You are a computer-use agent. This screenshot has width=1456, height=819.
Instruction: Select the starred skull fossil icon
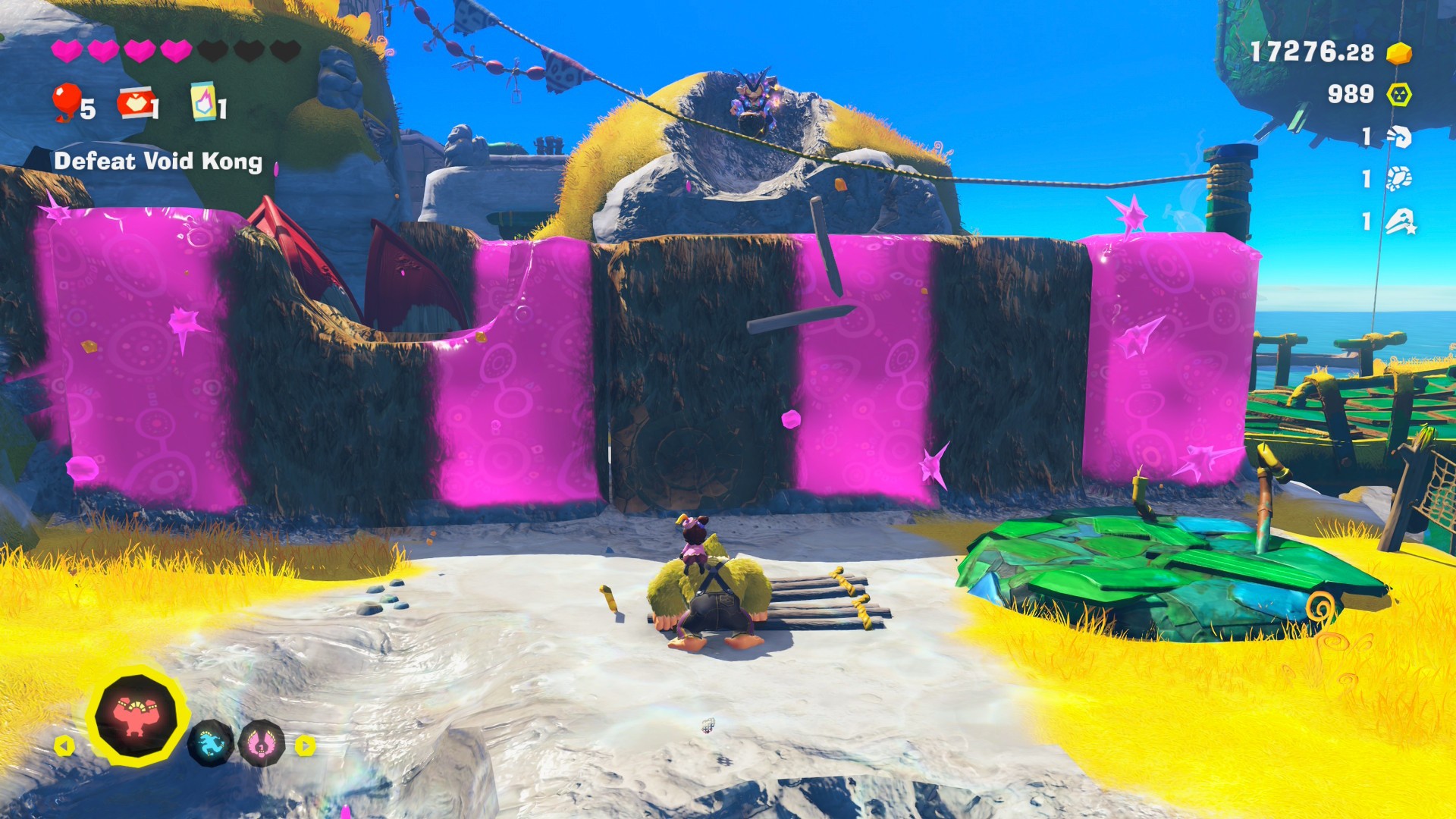(x=1400, y=222)
